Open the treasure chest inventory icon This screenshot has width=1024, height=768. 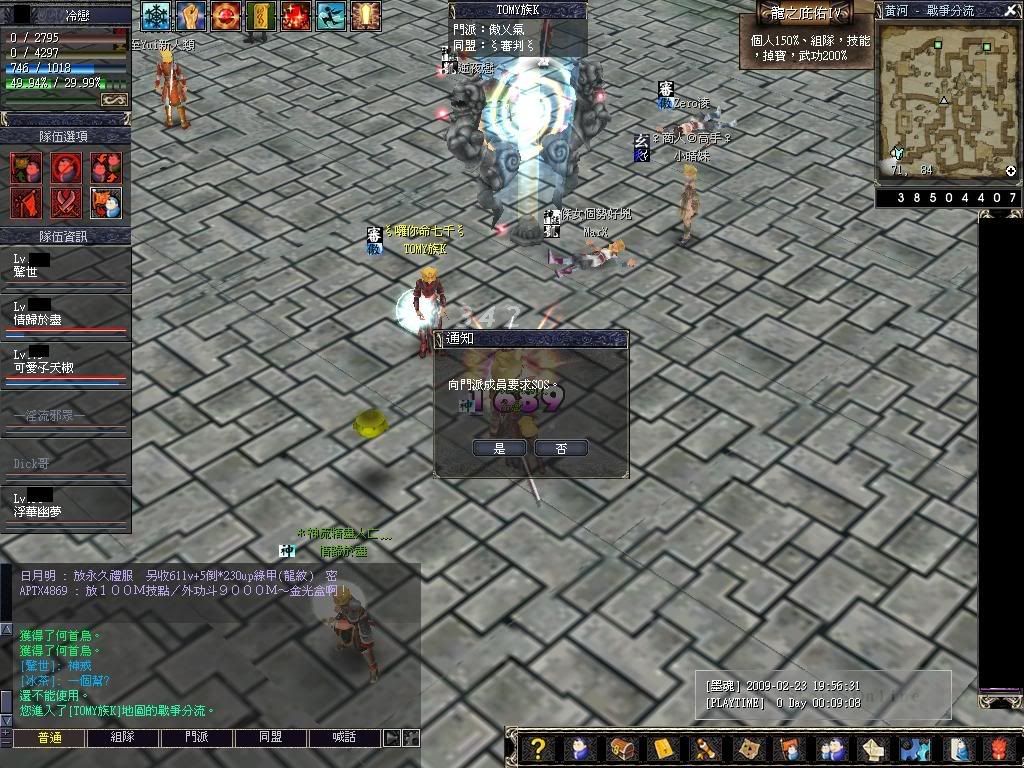(x=620, y=748)
